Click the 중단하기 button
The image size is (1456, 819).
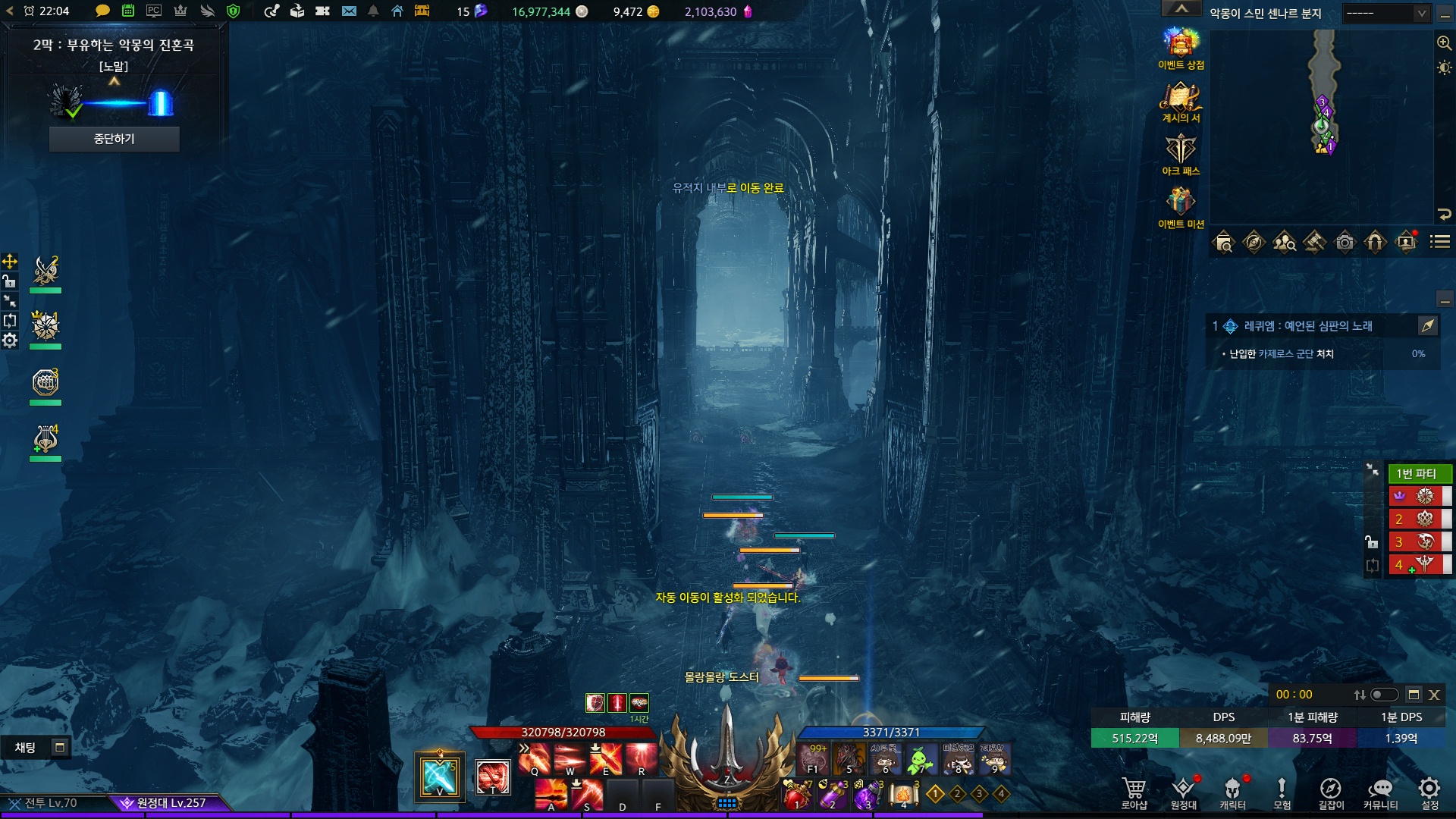(x=114, y=139)
